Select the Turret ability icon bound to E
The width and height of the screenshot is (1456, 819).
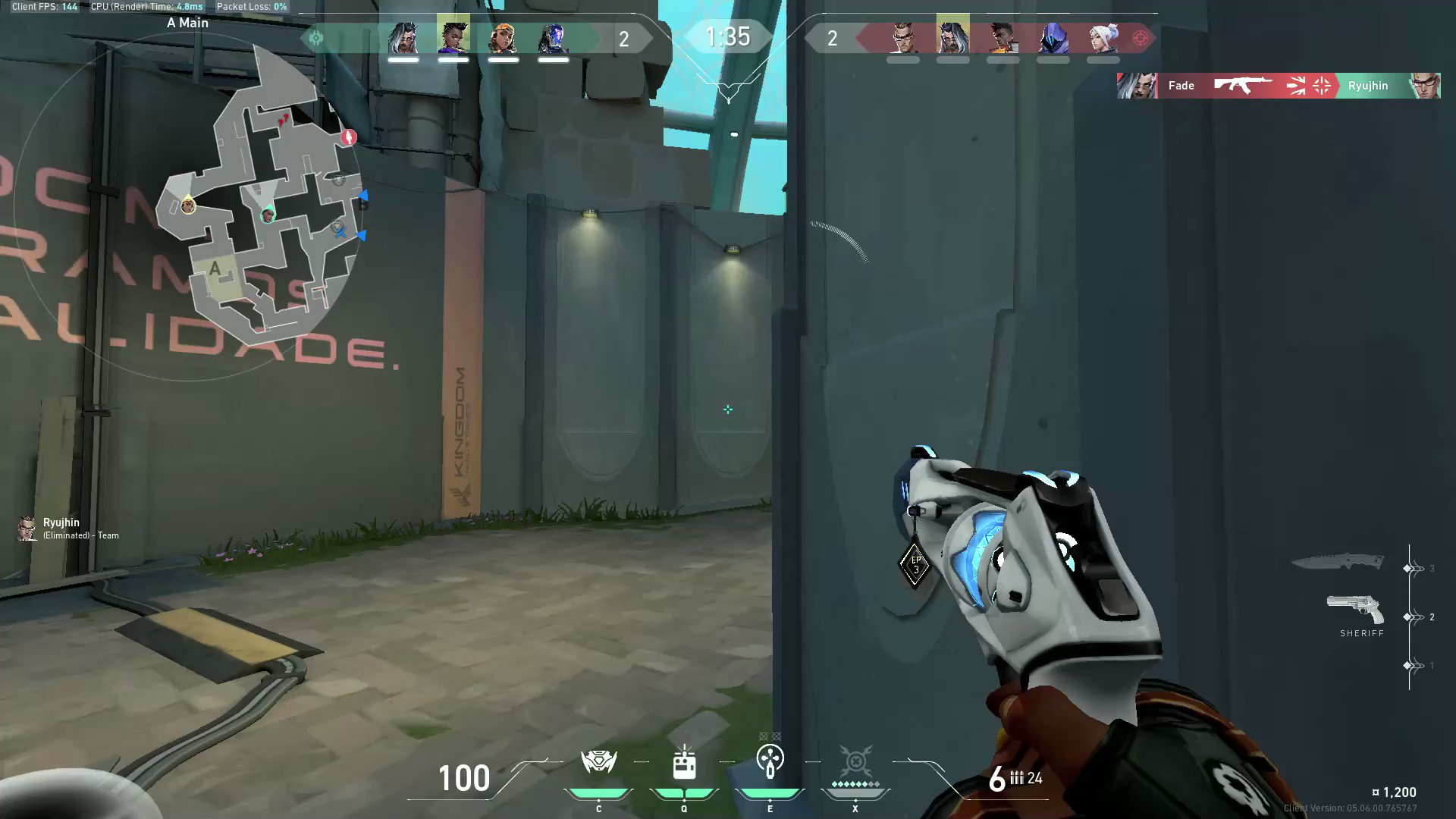[769, 762]
